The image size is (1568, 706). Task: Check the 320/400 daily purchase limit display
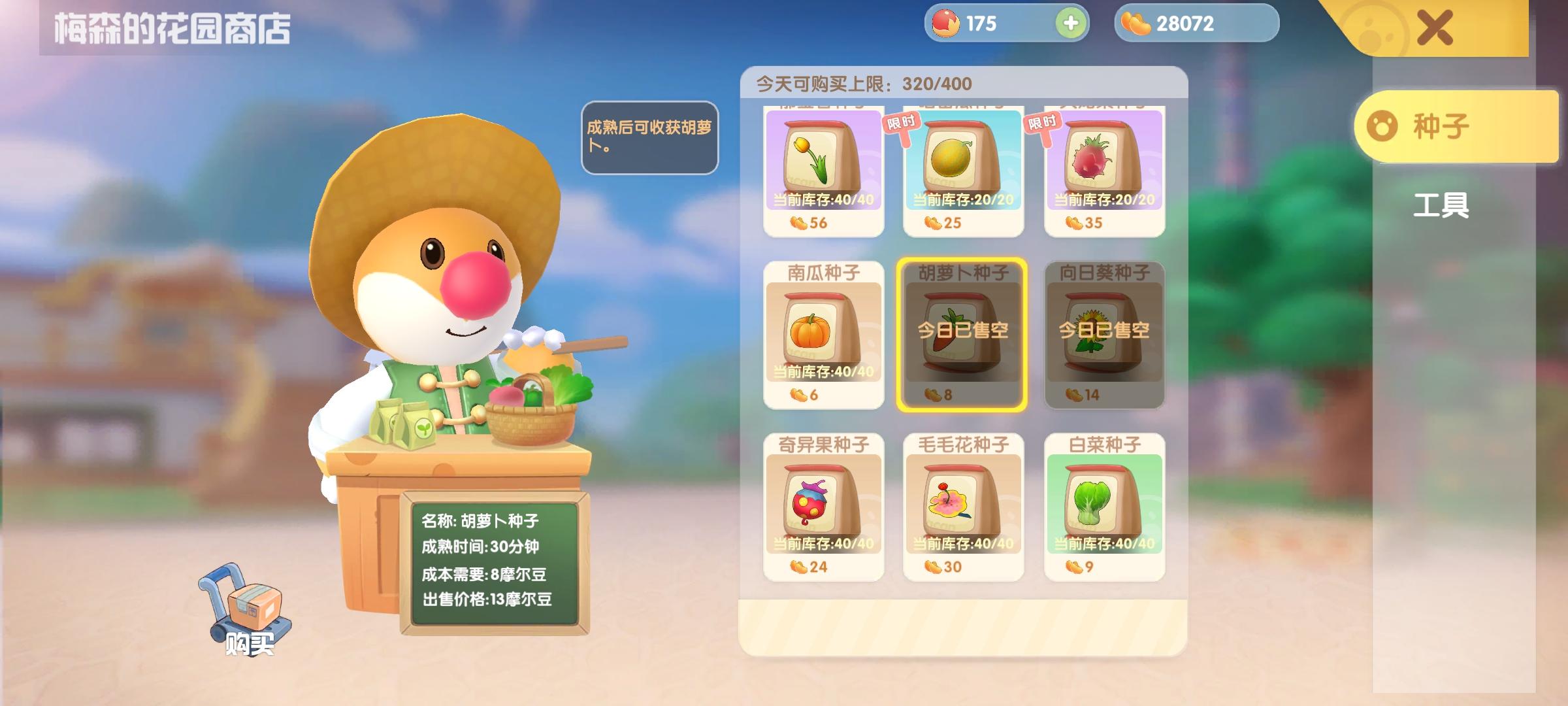coord(862,82)
